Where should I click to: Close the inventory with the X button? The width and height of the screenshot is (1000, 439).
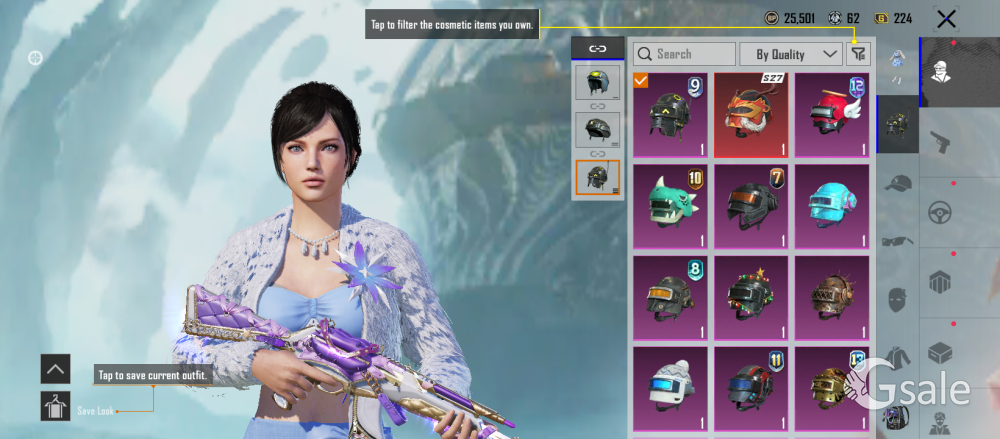[946, 18]
